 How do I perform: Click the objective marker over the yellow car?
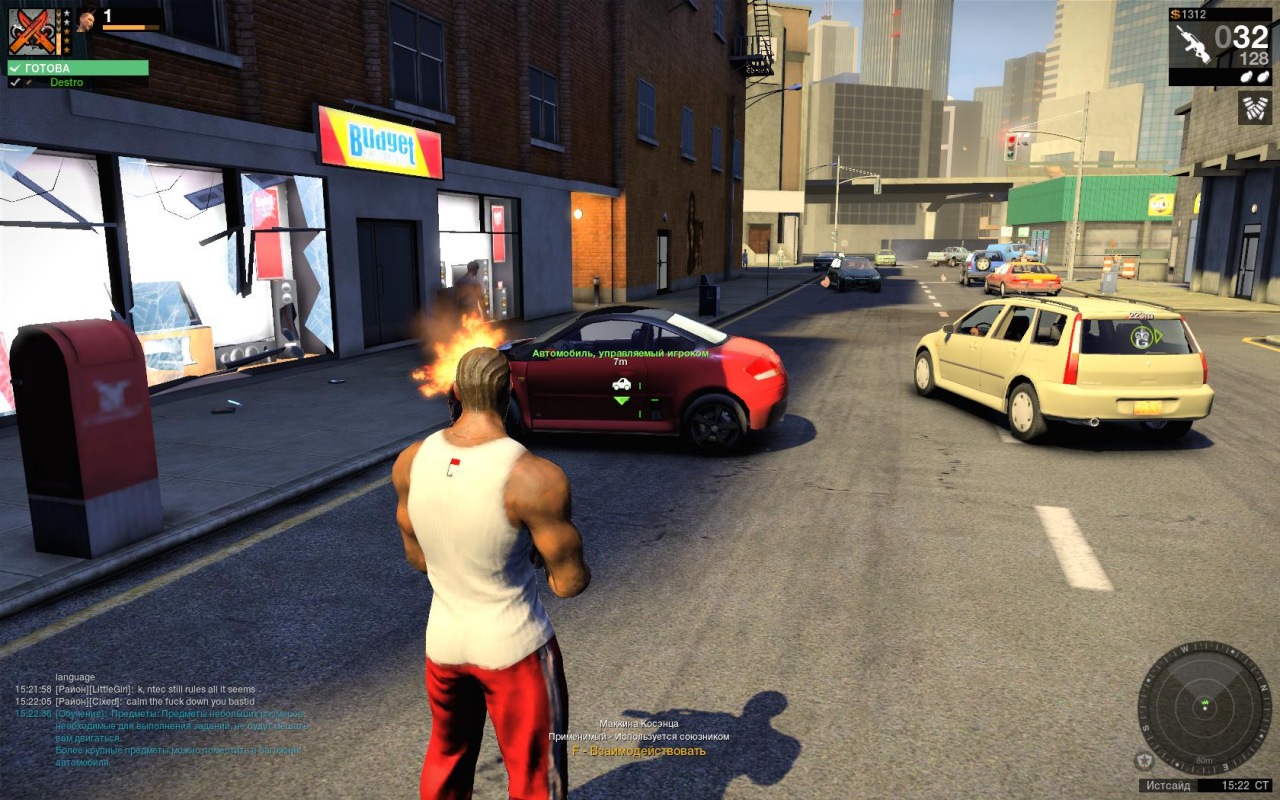1140,337
